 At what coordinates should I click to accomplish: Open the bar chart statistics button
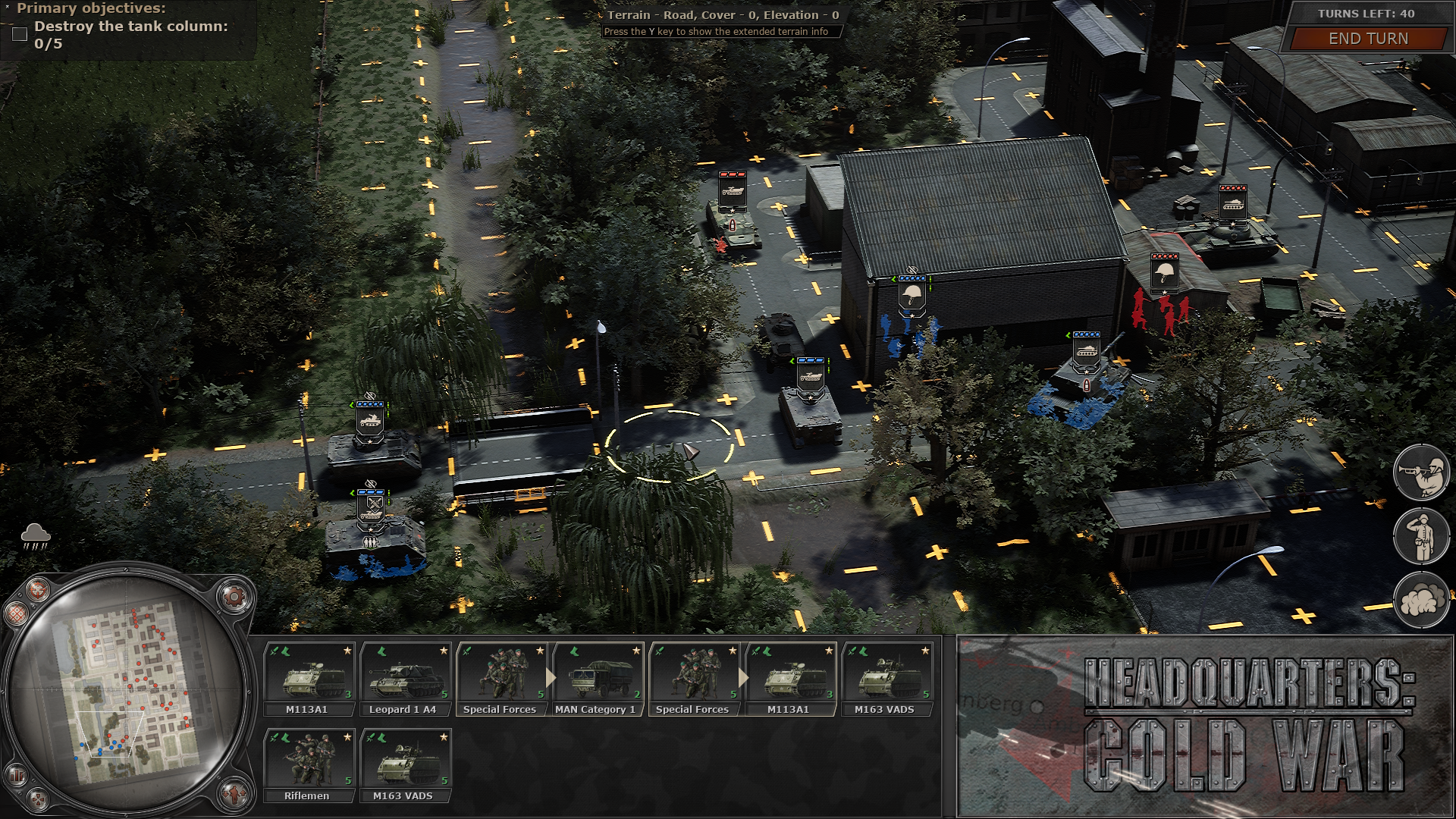pyautogui.click(x=15, y=775)
